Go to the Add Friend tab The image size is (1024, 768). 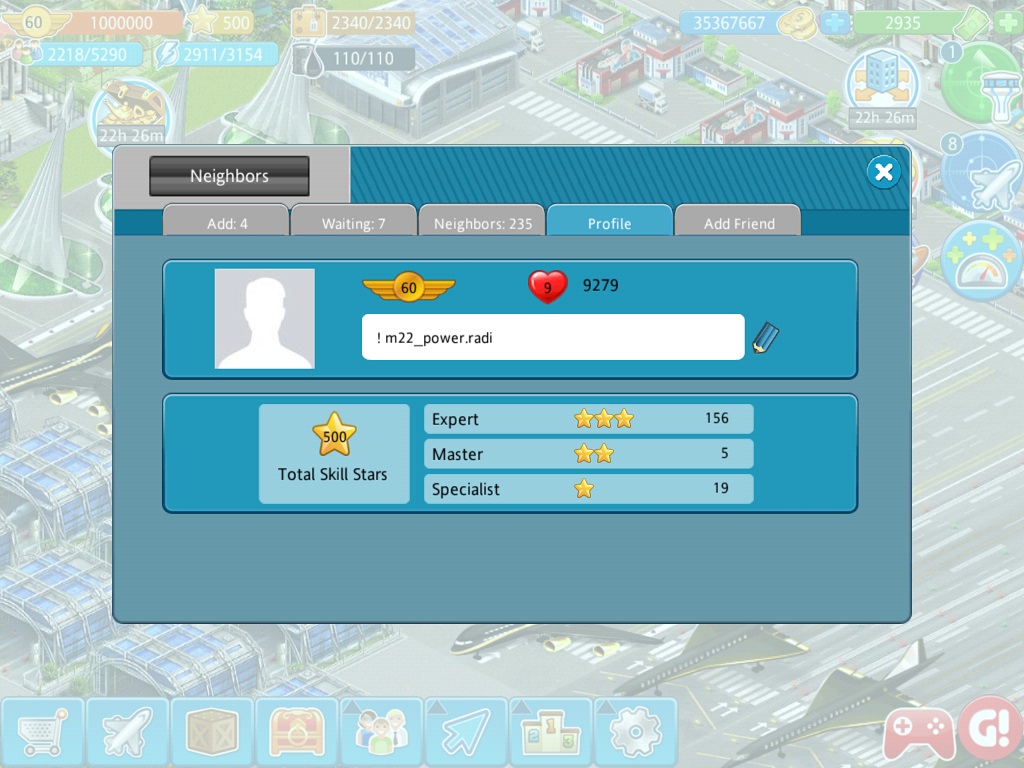[739, 223]
